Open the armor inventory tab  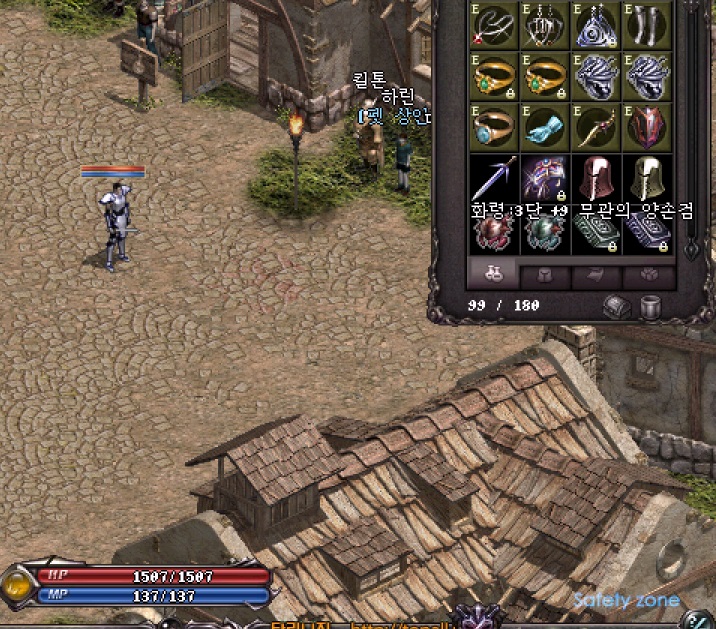(x=545, y=276)
